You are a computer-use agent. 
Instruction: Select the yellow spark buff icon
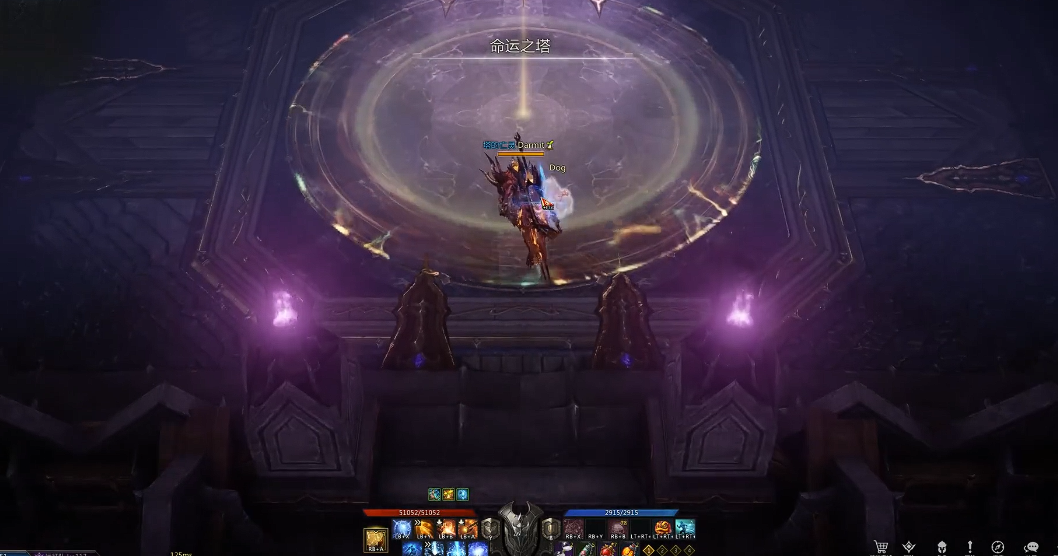448,494
